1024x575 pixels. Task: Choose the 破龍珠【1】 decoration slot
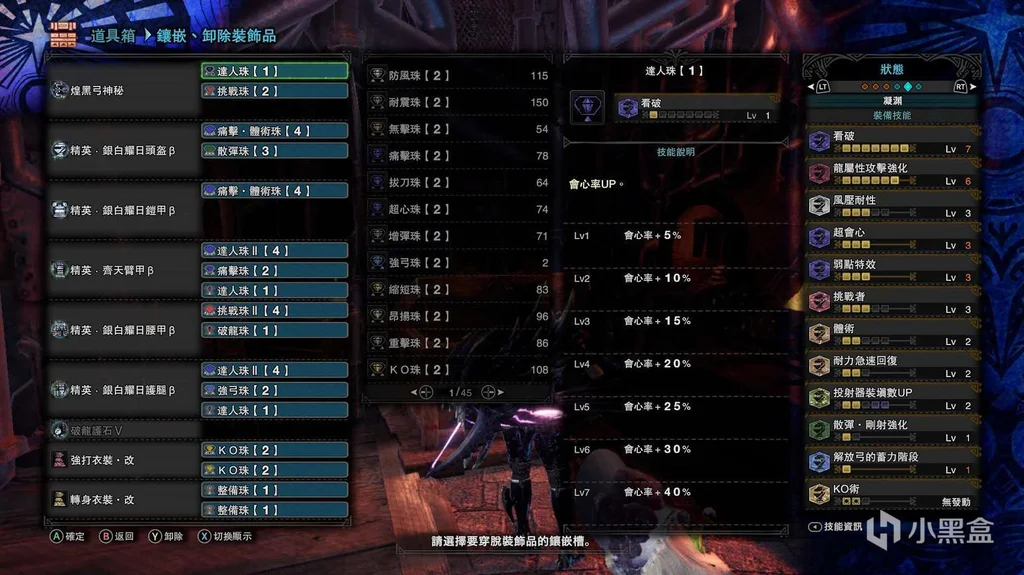274,330
